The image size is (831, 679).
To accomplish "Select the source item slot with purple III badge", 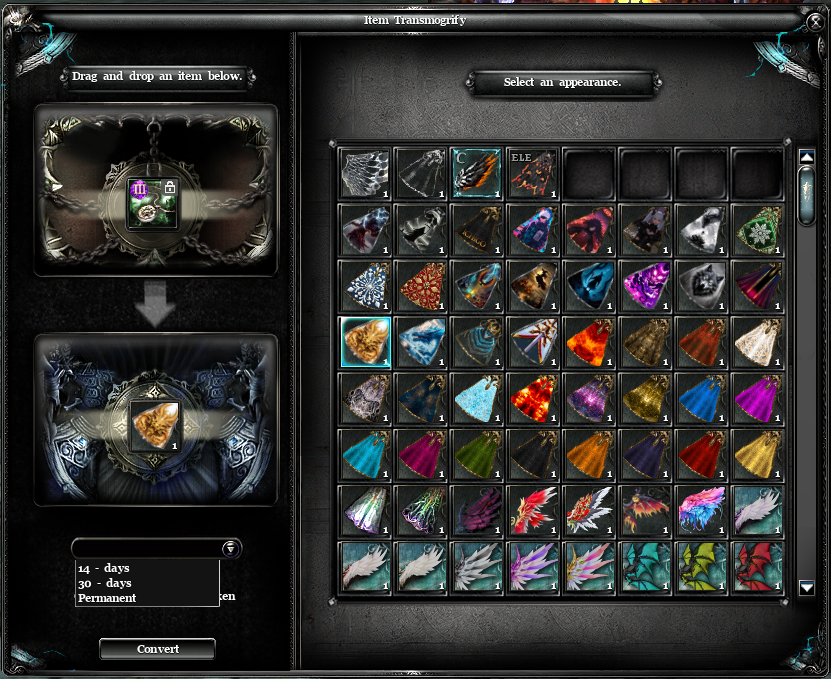I will pyautogui.click(x=152, y=203).
